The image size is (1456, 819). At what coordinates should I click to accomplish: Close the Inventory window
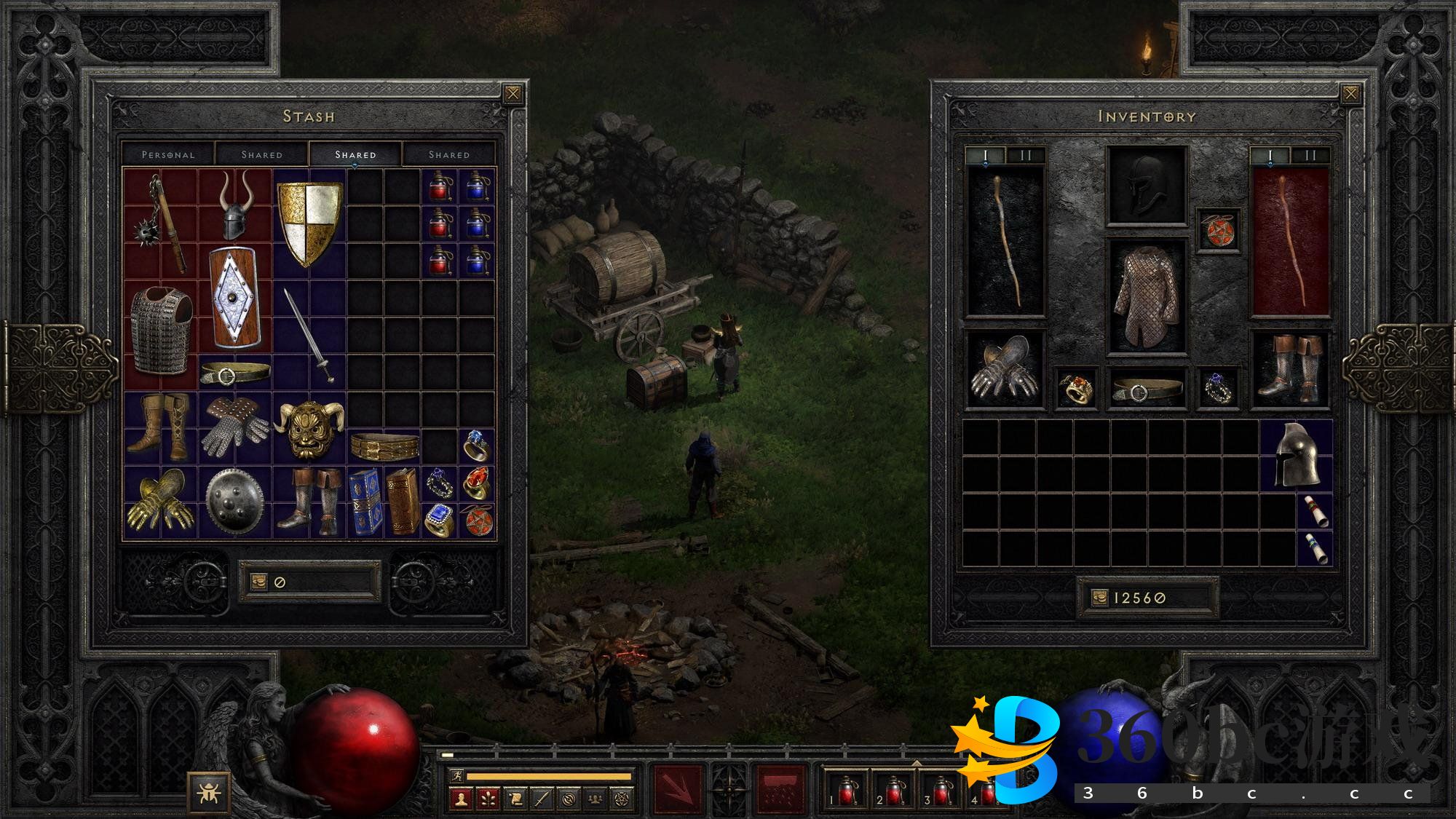coord(1350,94)
